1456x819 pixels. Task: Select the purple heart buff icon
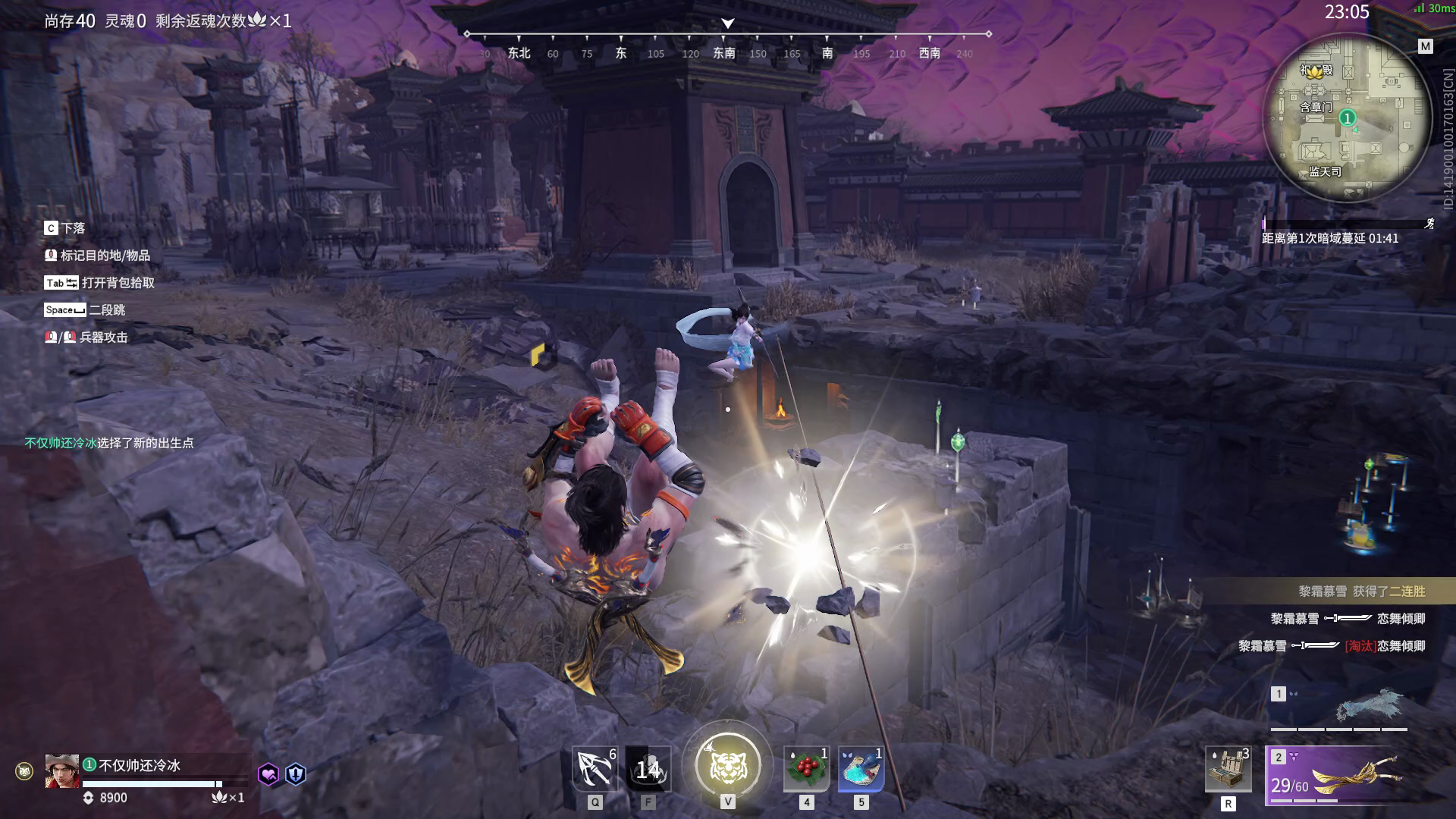[x=268, y=774]
